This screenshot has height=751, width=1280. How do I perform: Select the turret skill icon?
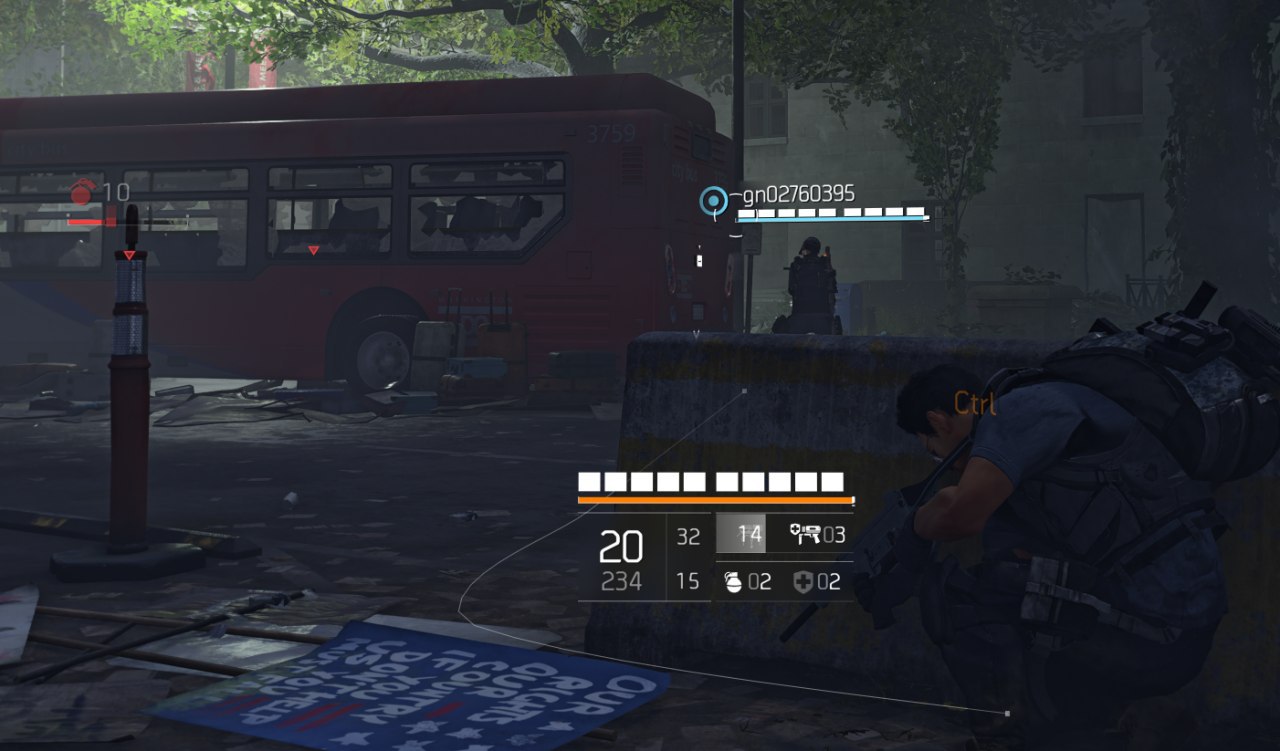tap(805, 534)
